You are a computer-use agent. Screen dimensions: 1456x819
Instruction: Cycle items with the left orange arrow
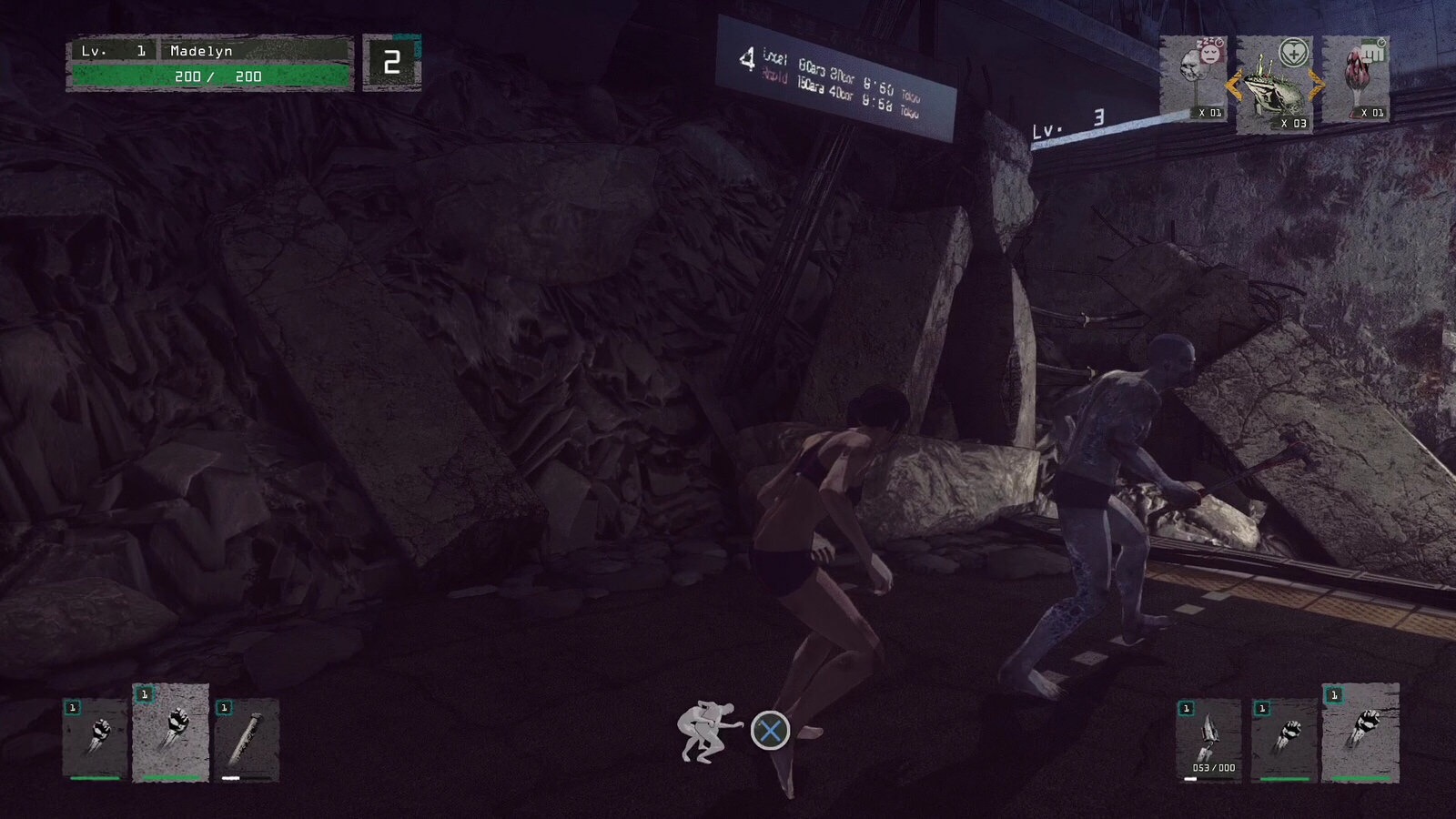[x=1233, y=86]
